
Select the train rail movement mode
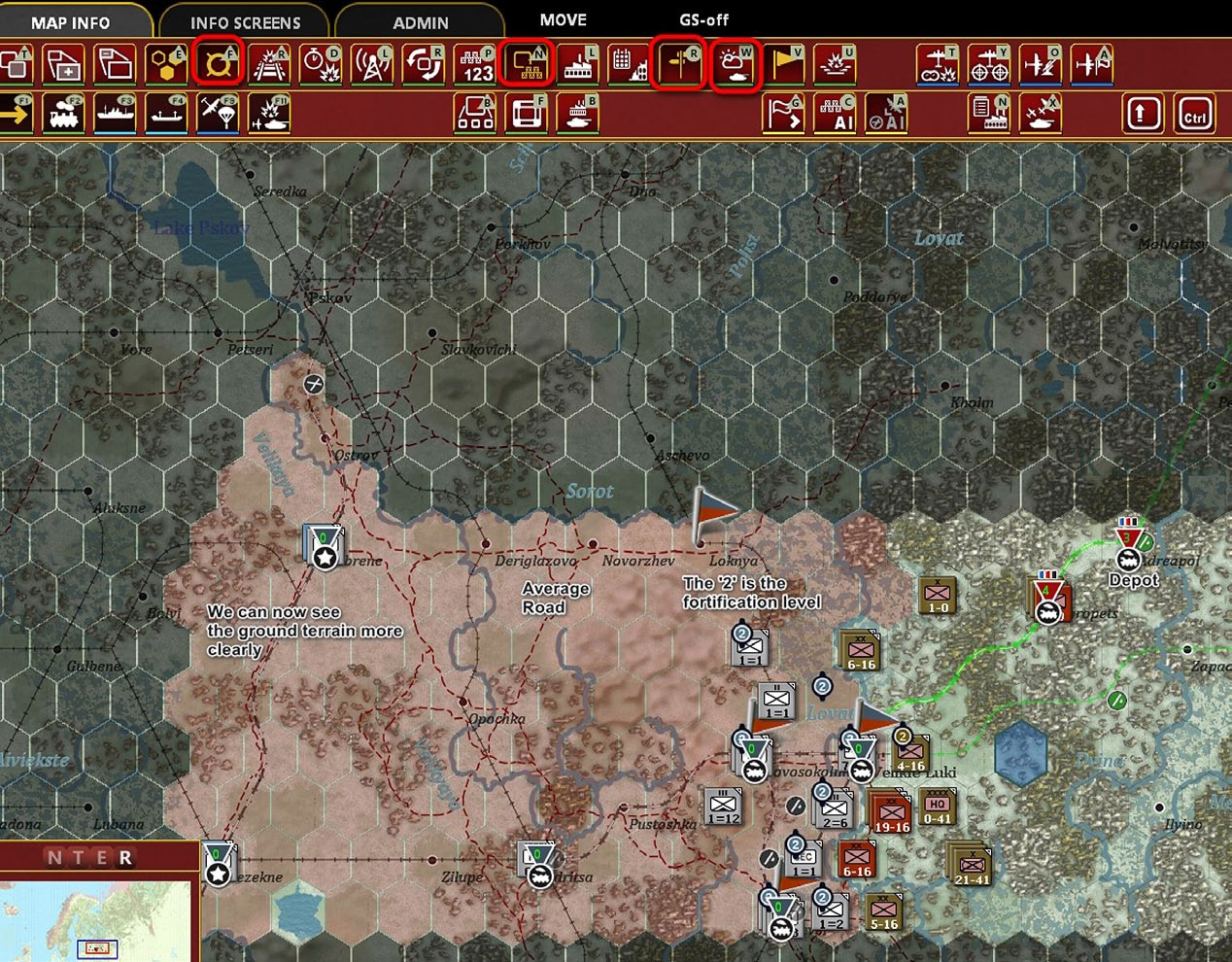click(64, 115)
